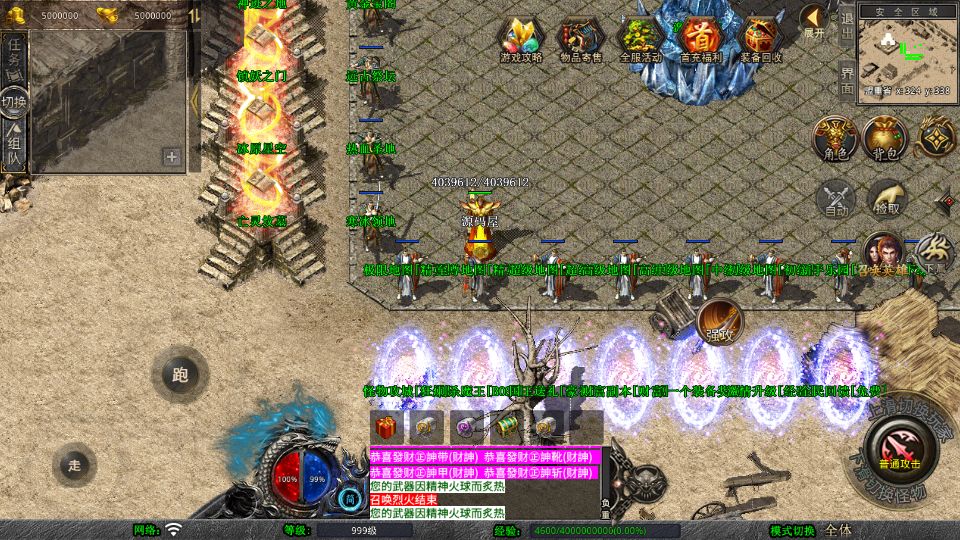Select the 任务 quest tab
The width and height of the screenshot is (960, 540).
coord(14,57)
